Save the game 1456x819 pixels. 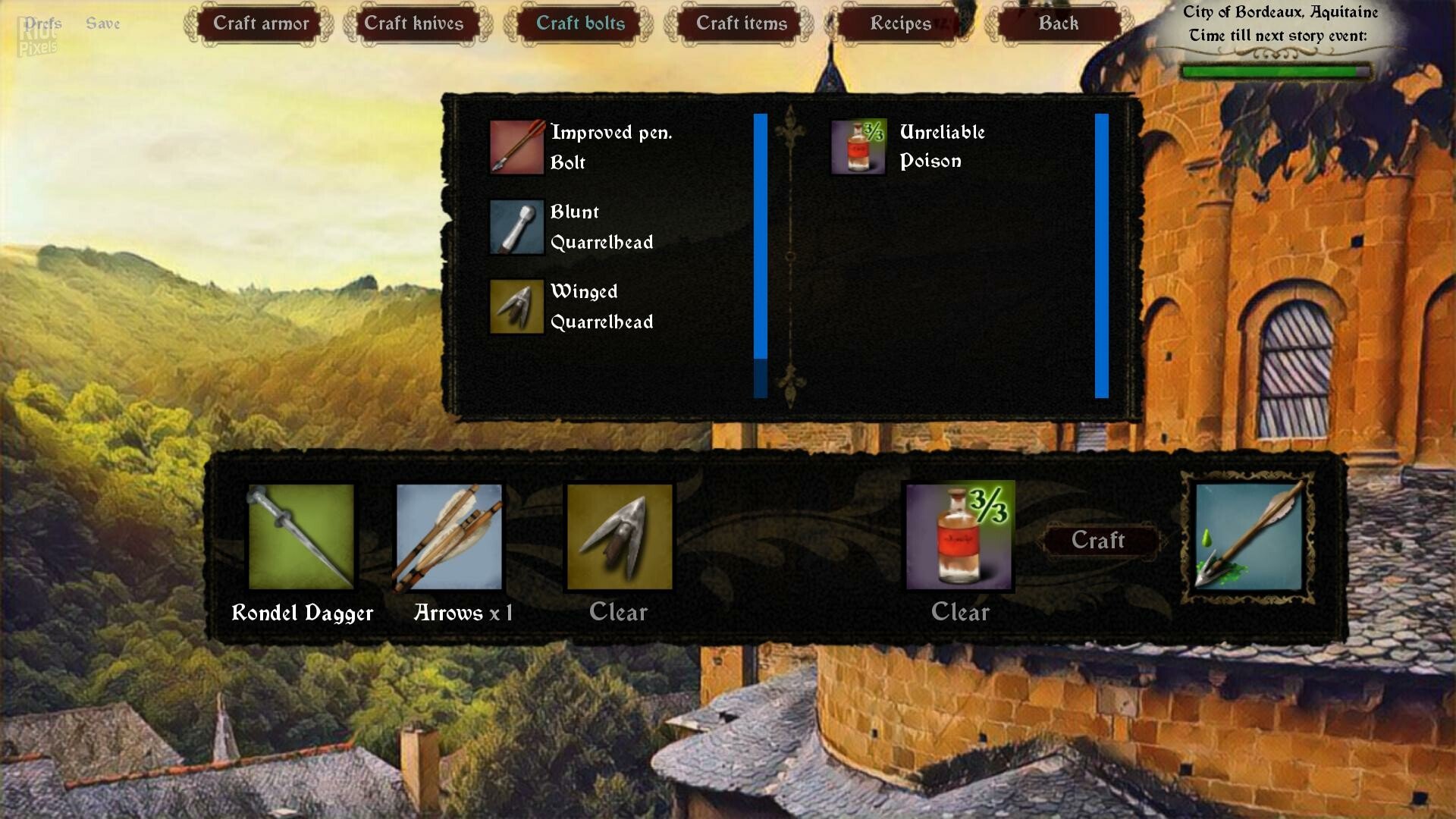coord(103,24)
